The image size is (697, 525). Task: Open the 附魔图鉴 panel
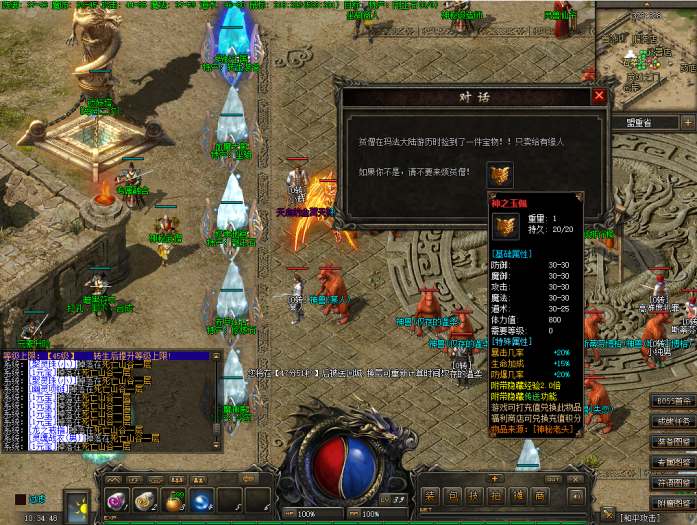673,502
